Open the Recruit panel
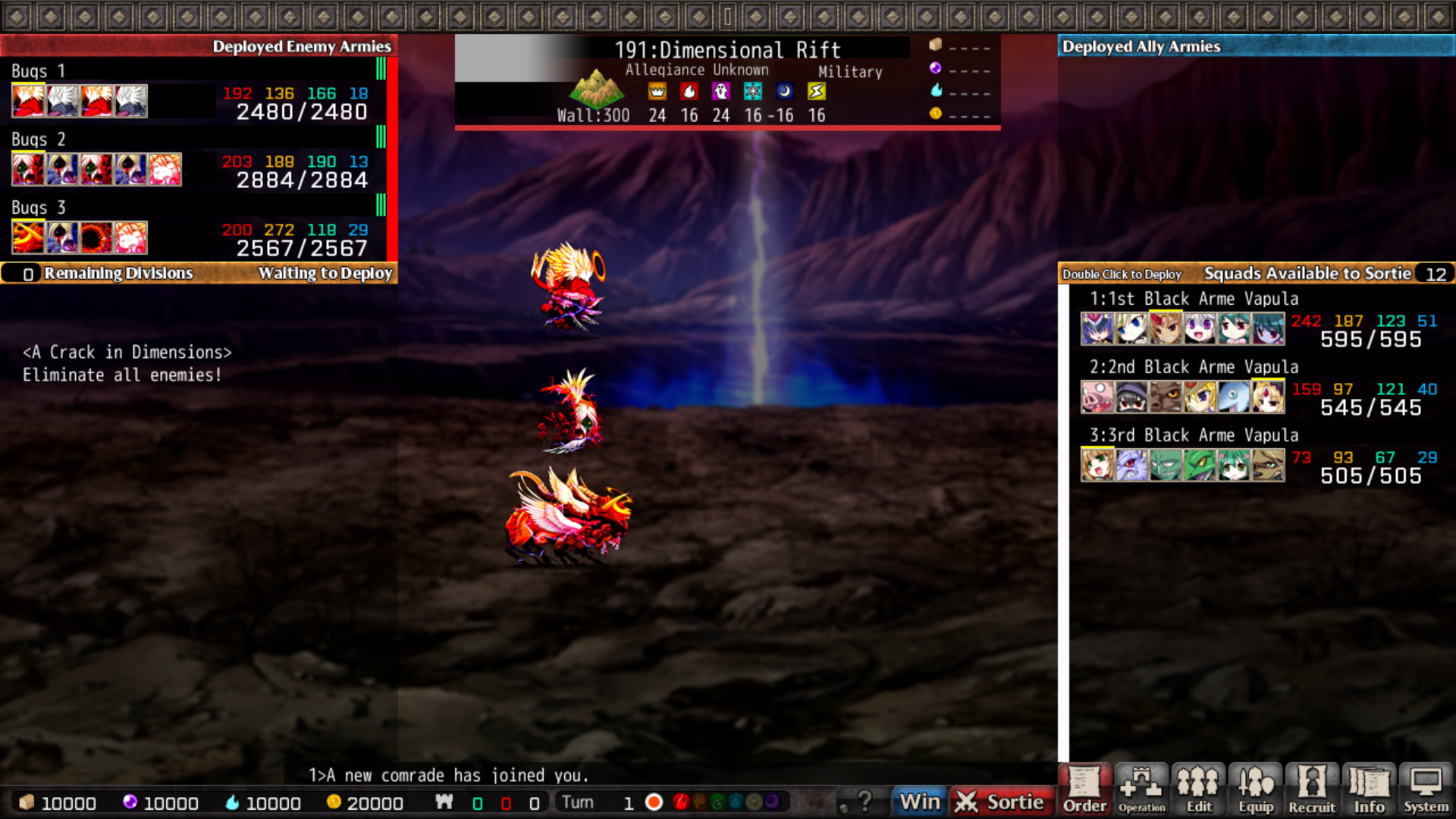This screenshot has height=819, width=1456. pos(1312,790)
